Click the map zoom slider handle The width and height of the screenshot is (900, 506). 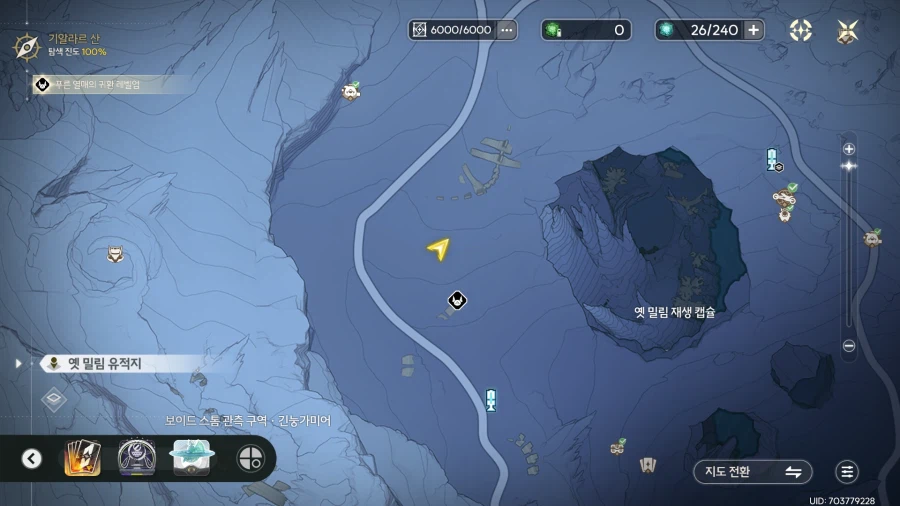pos(849,166)
